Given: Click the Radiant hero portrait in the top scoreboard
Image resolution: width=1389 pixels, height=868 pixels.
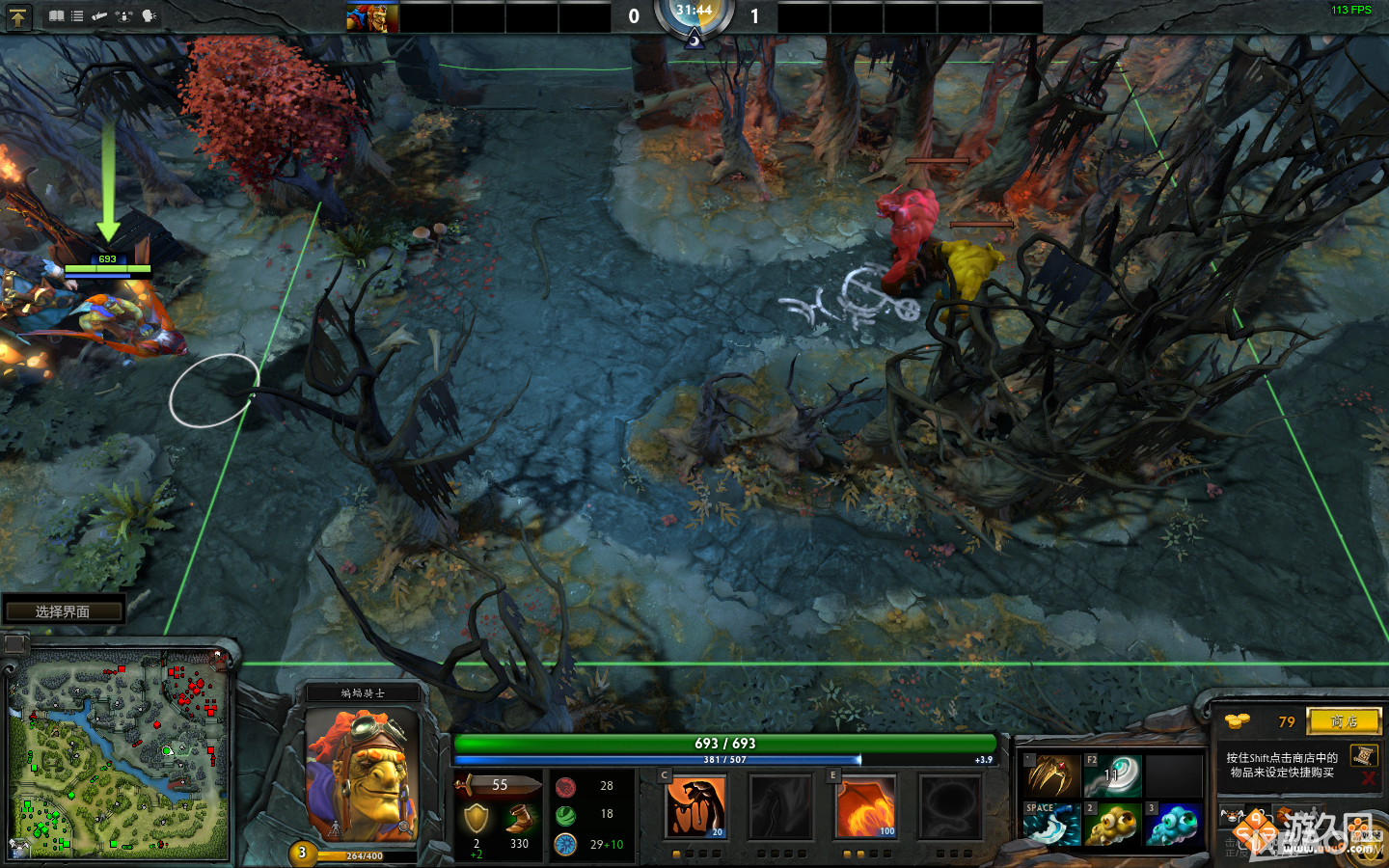Looking at the screenshot, I should point(374,16).
